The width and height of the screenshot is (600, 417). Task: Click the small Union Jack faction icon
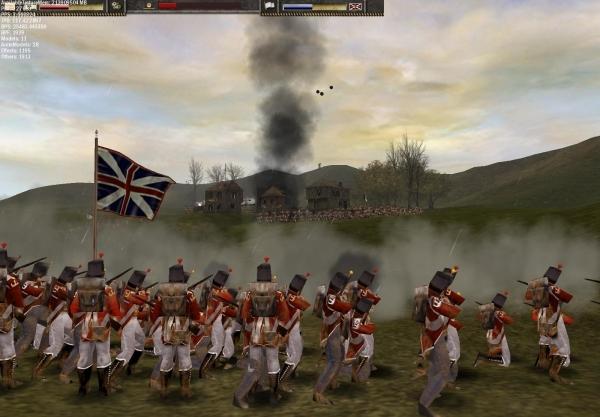tap(354, 6)
